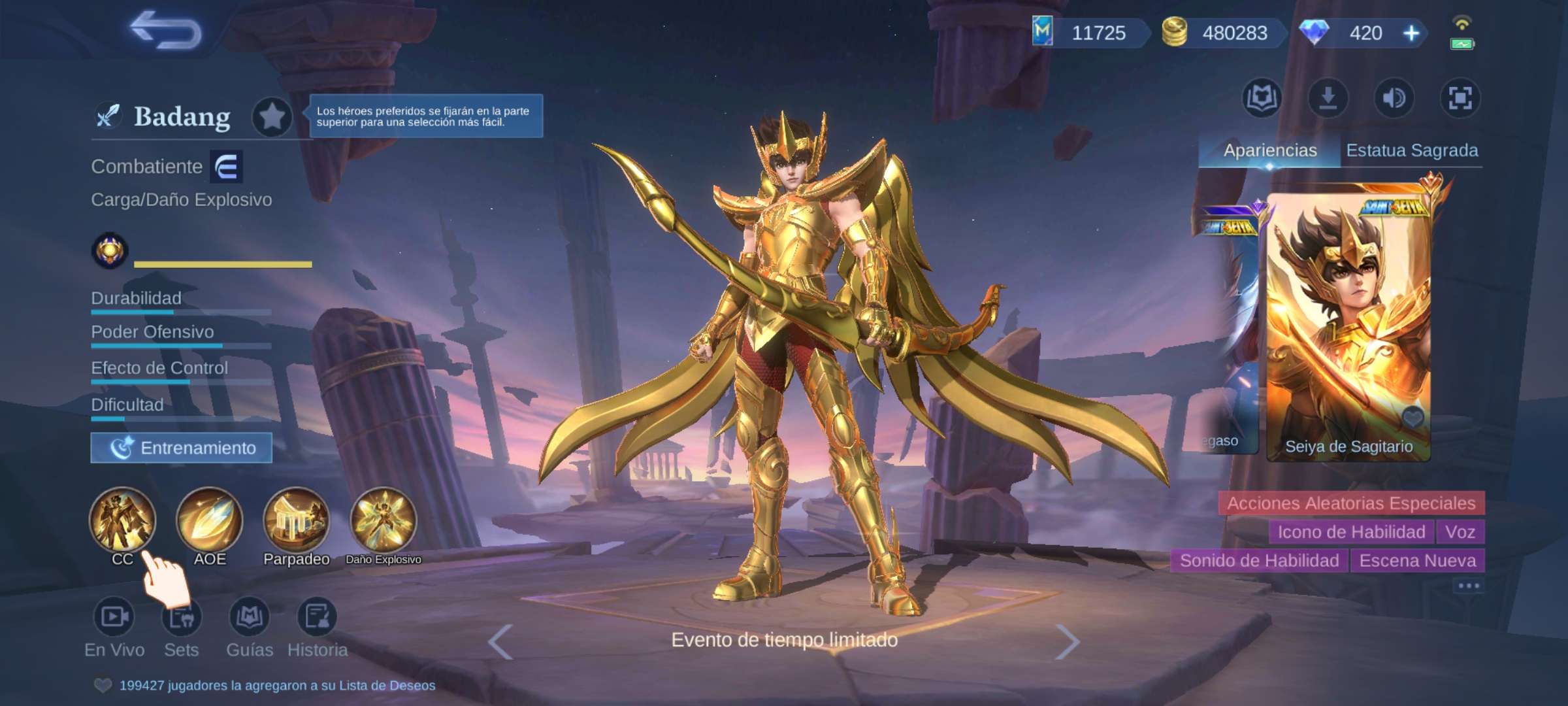
Task: Open the En Vivo streaming icon
Action: point(114,618)
